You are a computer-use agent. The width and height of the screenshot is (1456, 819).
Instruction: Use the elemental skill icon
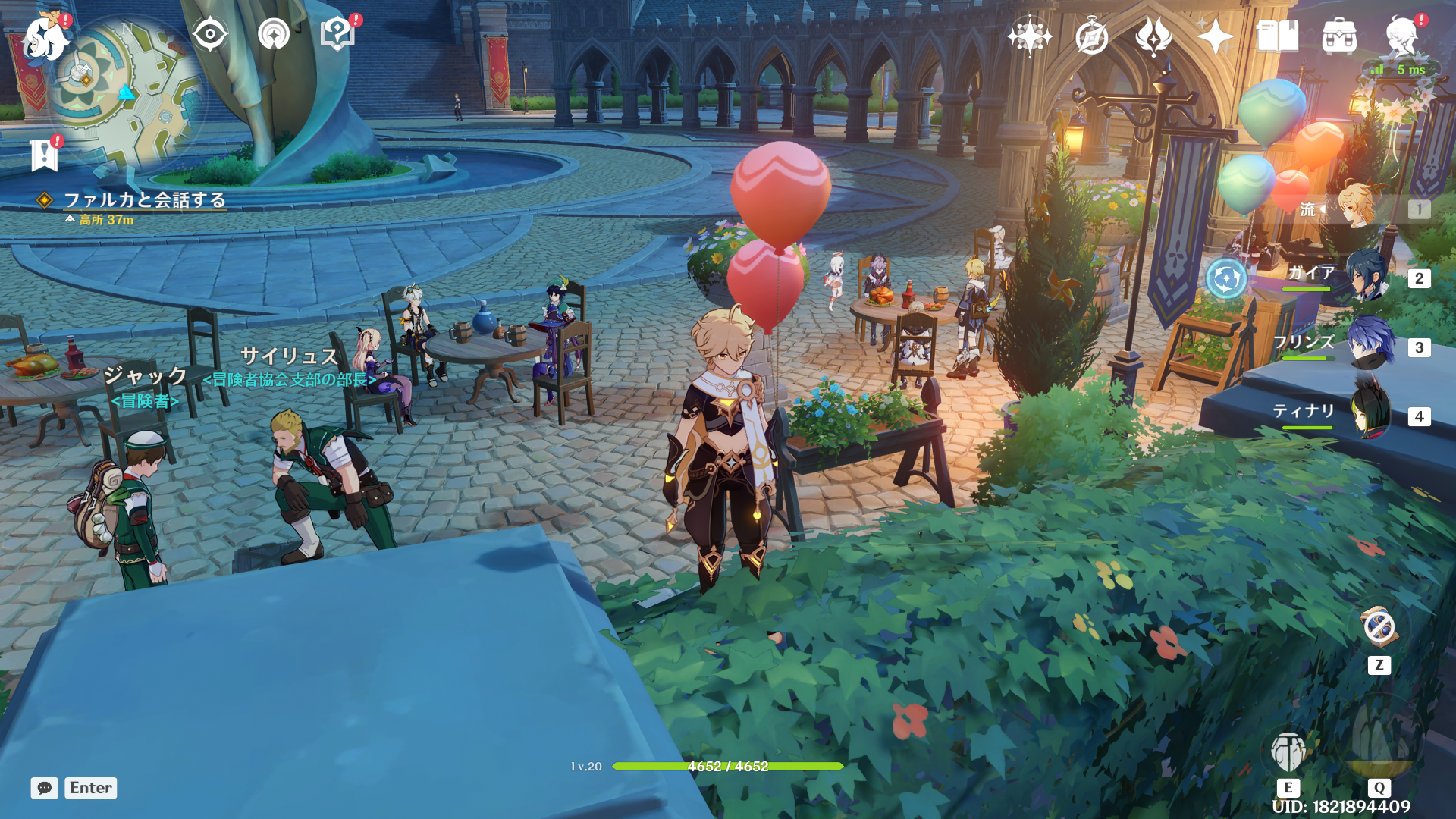coord(1288,752)
